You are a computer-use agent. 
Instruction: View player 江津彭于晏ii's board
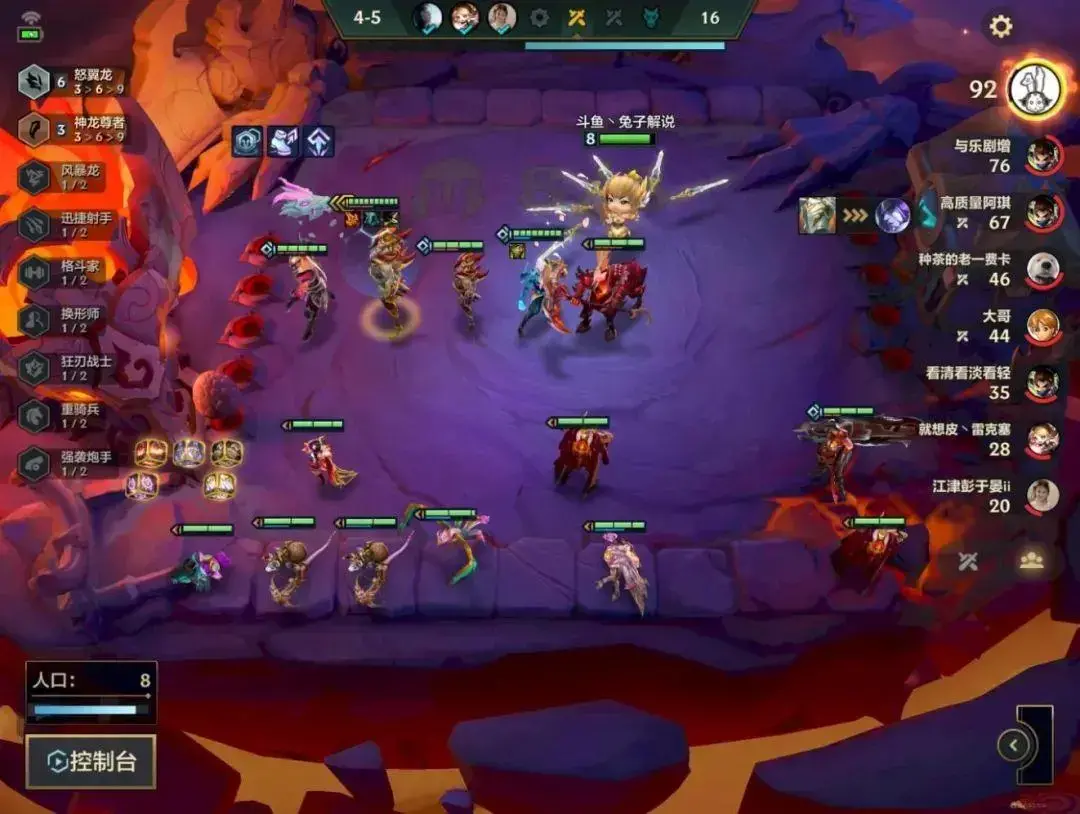[x=1042, y=496]
